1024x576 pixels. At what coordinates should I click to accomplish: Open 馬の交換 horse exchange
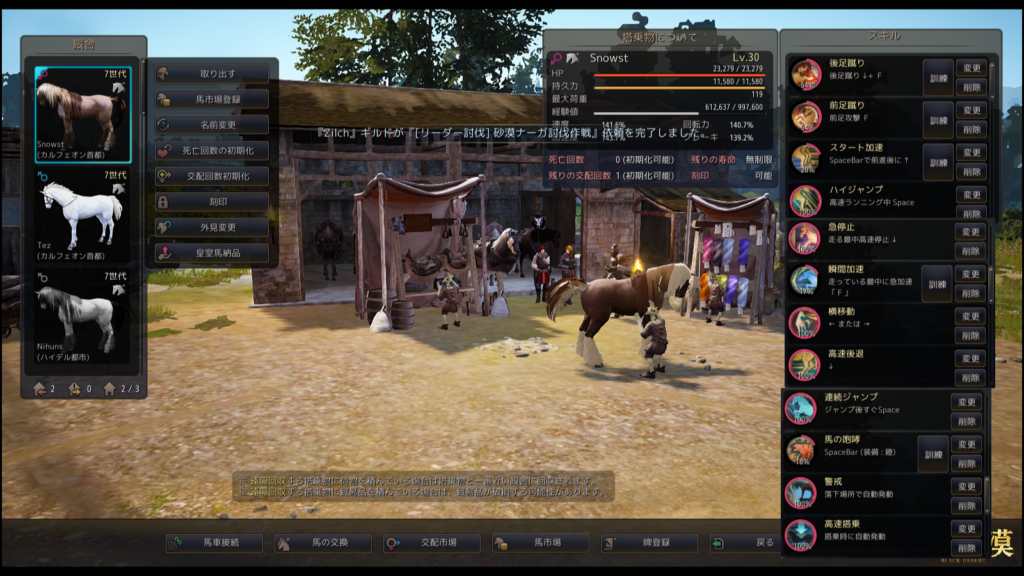[323, 543]
